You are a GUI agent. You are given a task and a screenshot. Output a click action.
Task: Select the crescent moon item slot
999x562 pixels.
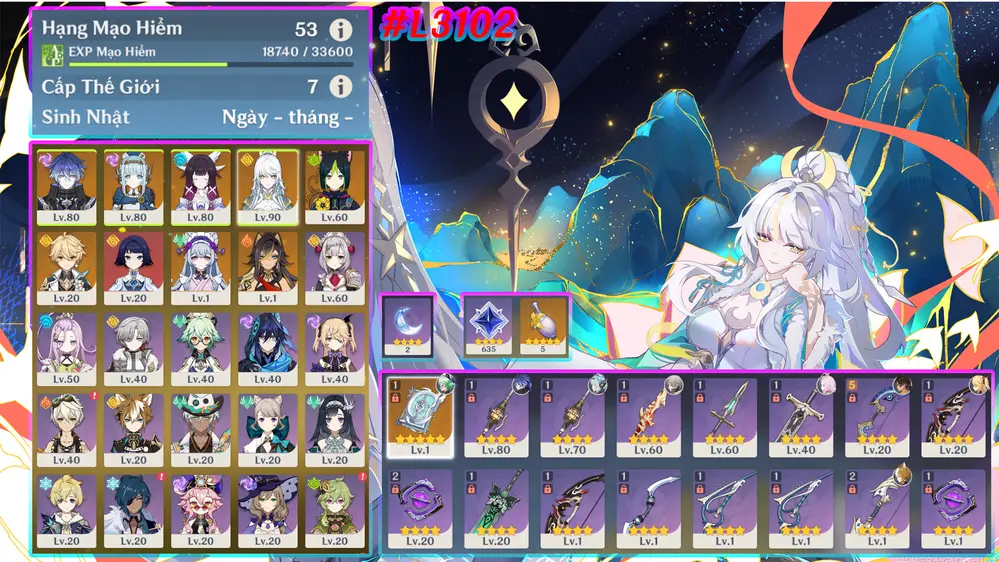click(x=409, y=325)
